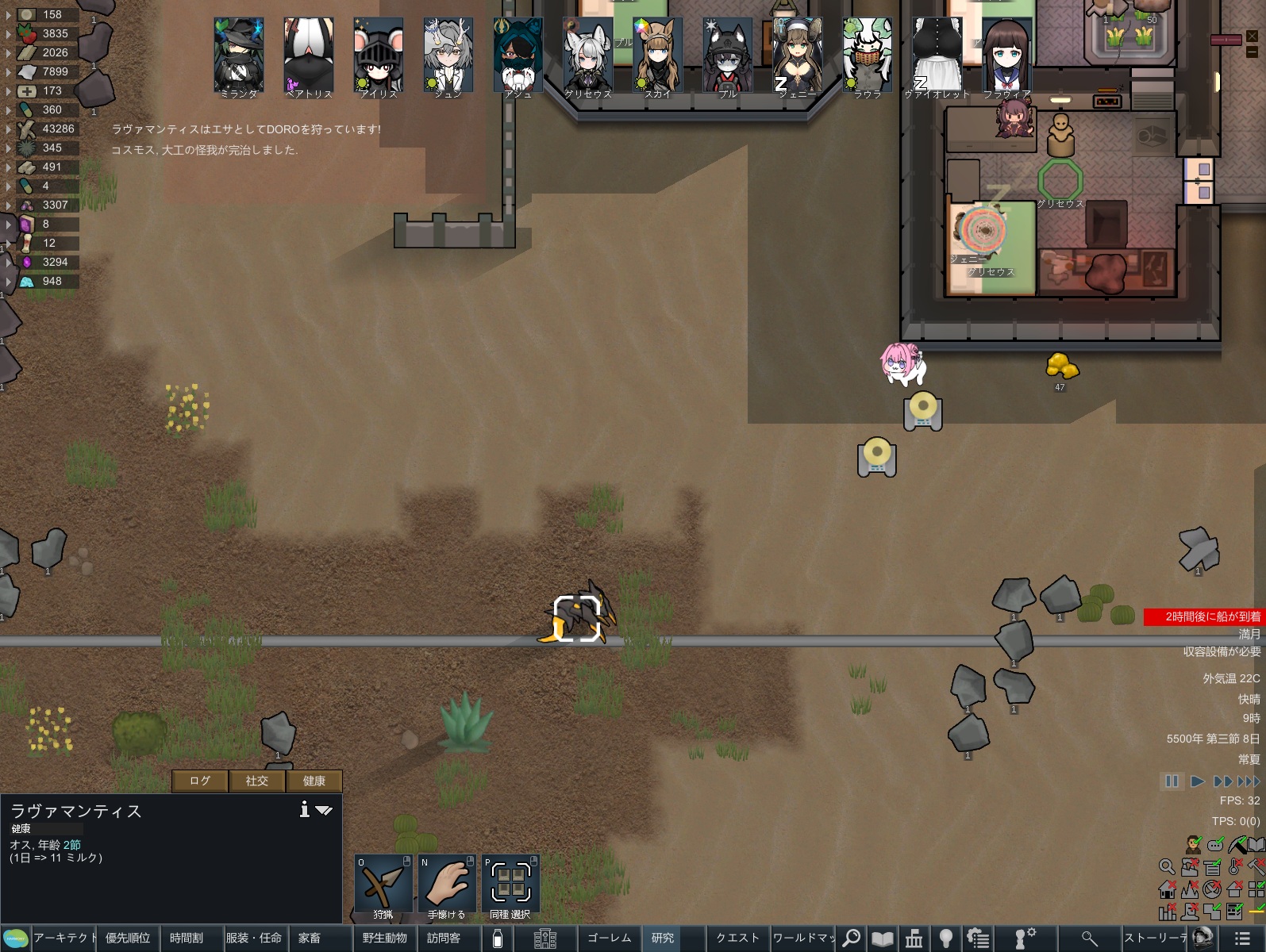Viewport: 1266px width, 952px height.
Task: Open the 時間割 schedule tab
Action: click(187, 938)
